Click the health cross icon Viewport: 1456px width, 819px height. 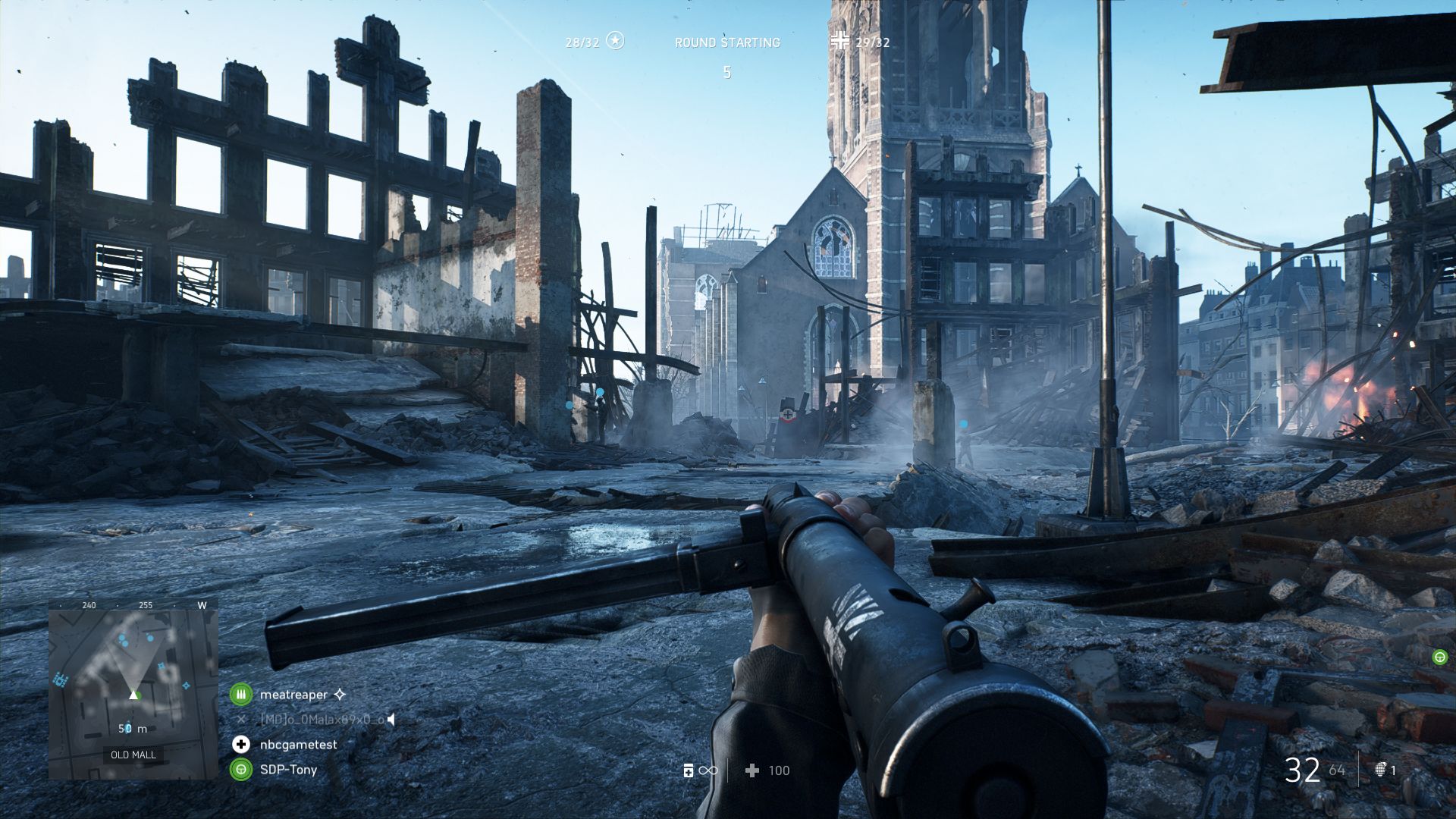[752, 771]
